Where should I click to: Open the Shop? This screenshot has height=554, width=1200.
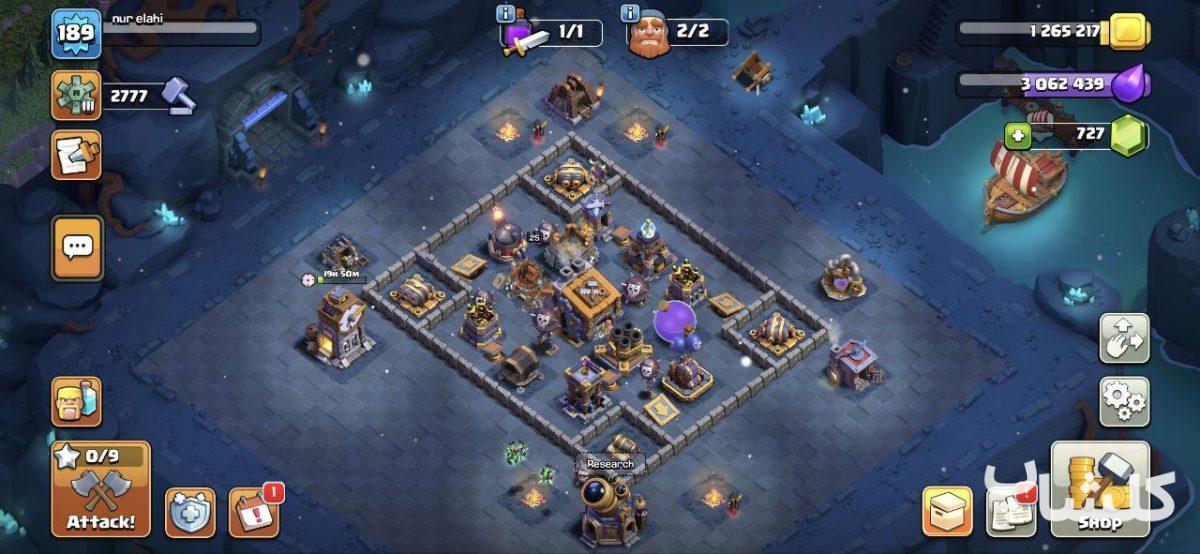1099,490
